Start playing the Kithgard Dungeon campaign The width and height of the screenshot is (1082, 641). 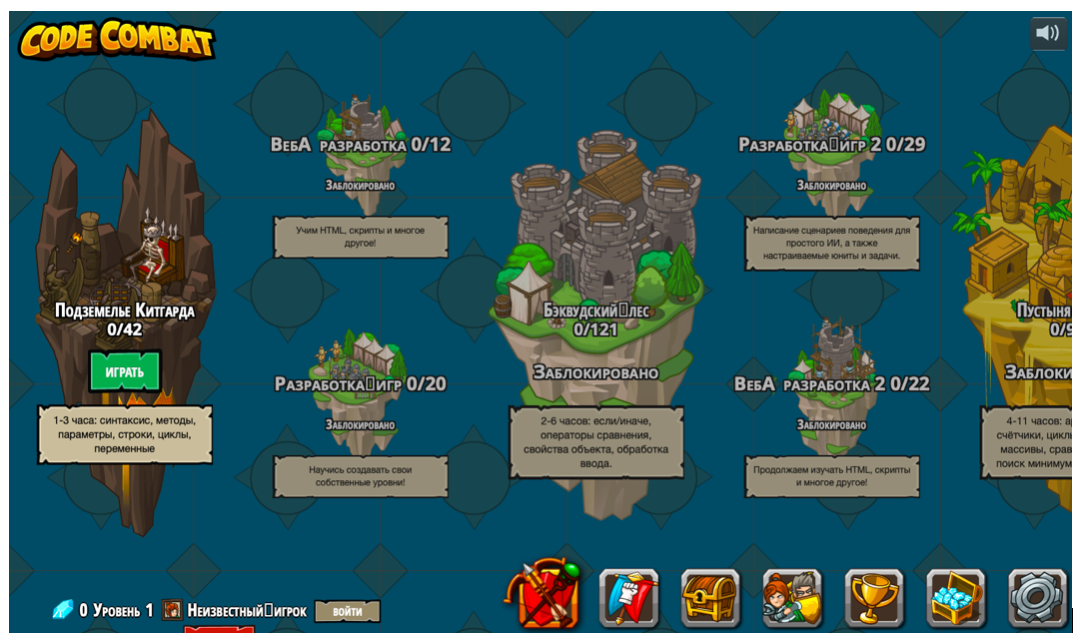point(125,372)
